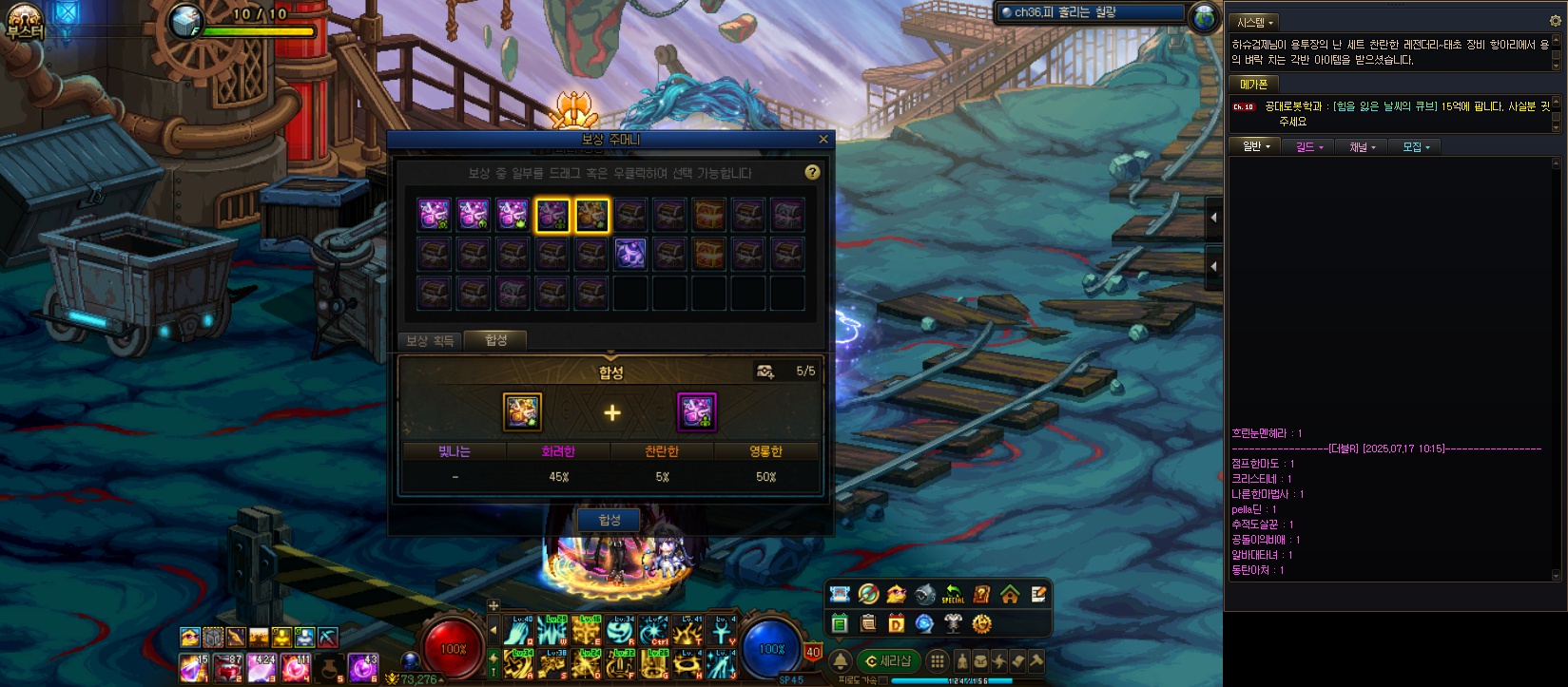Click the 합성 button to synthesize
The width and height of the screenshot is (1568, 687).
coord(610,520)
